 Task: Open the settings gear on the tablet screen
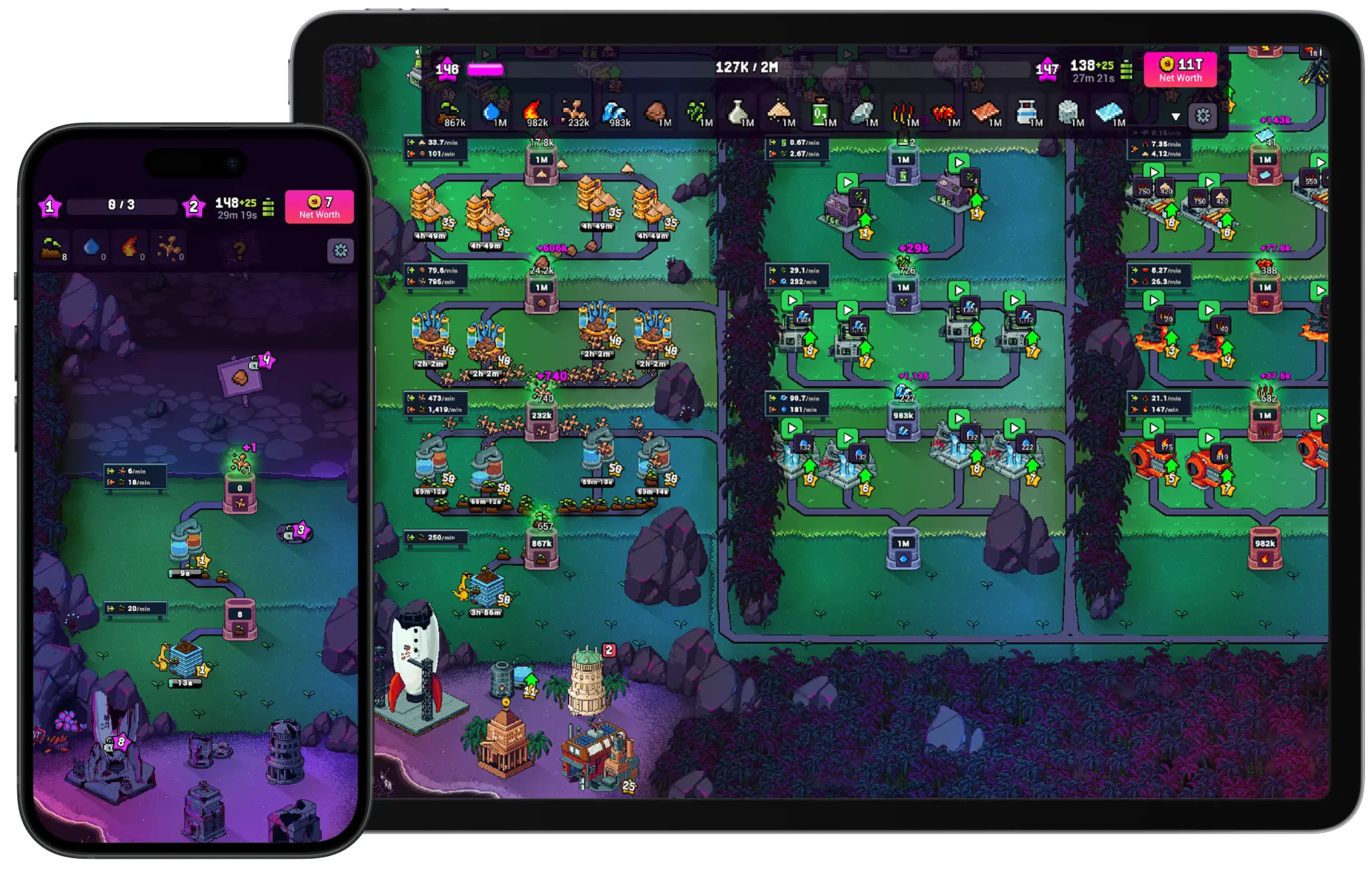pyautogui.click(x=1202, y=117)
